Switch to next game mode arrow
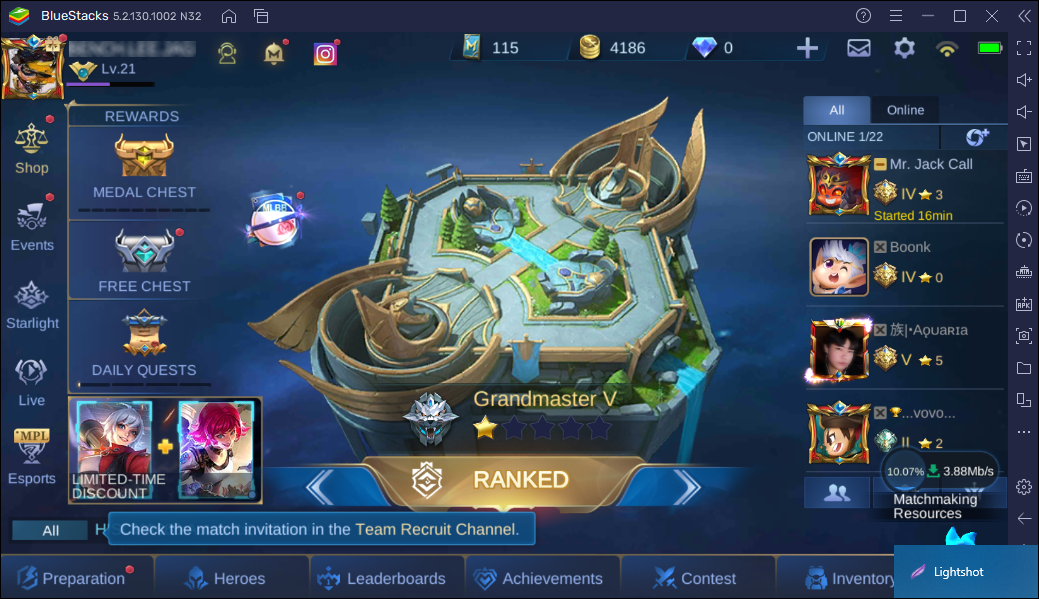 pyautogui.click(x=686, y=487)
